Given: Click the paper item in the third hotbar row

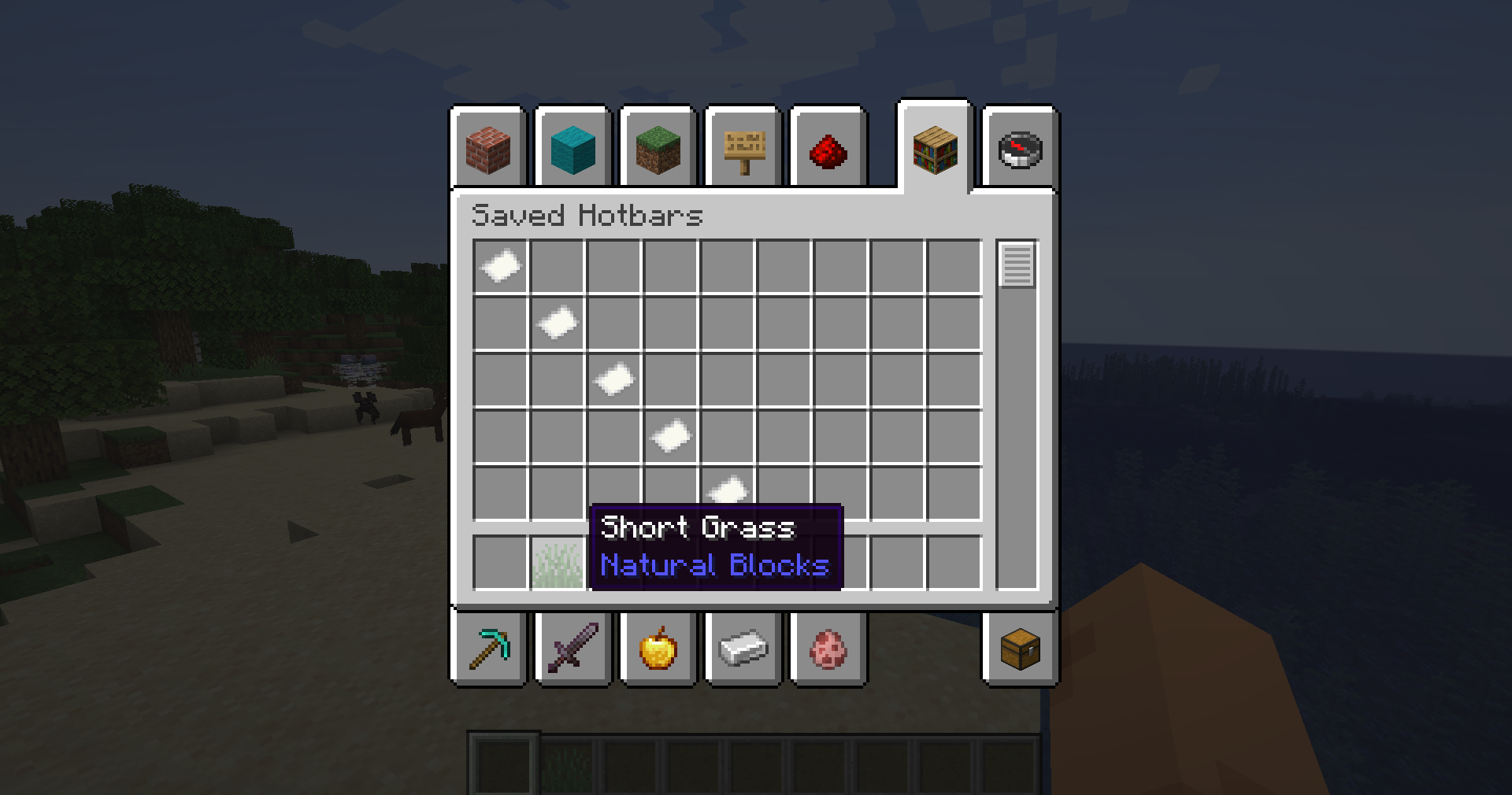Looking at the screenshot, I should 614,380.
